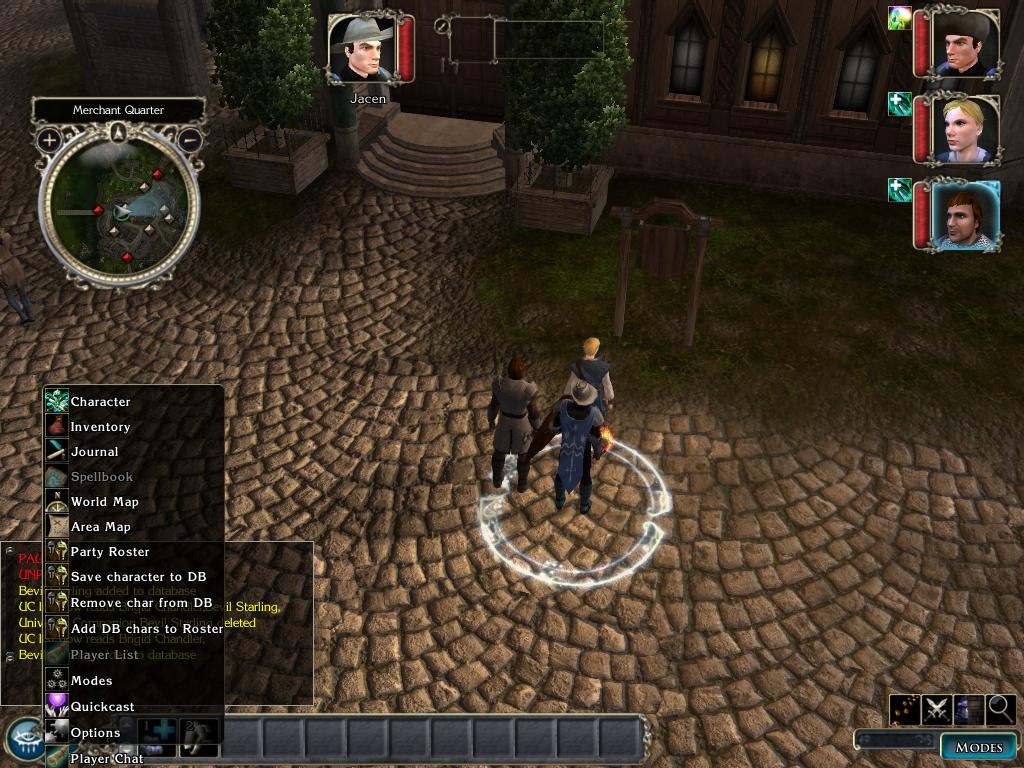This screenshot has width=1024, height=768.
Task: Choose Add DB chars to Roster
Action: point(146,629)
